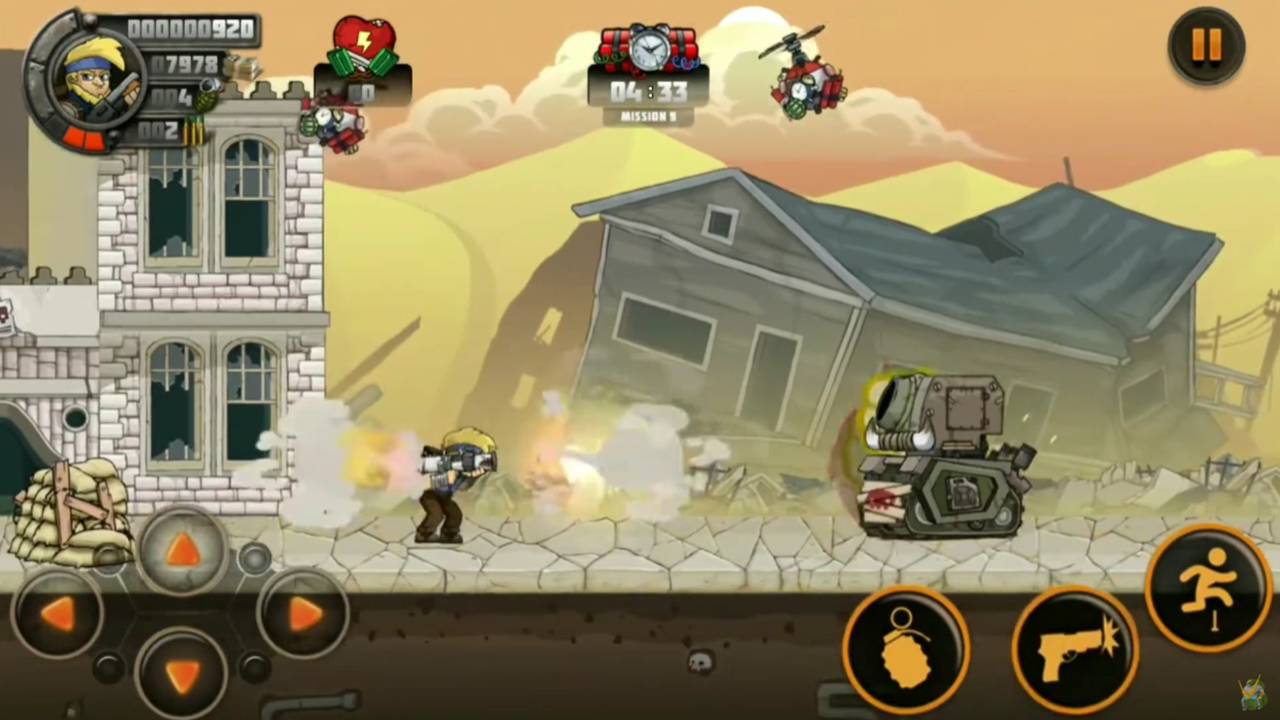Tap the up arrow on the d-pad

pos(181,549)
